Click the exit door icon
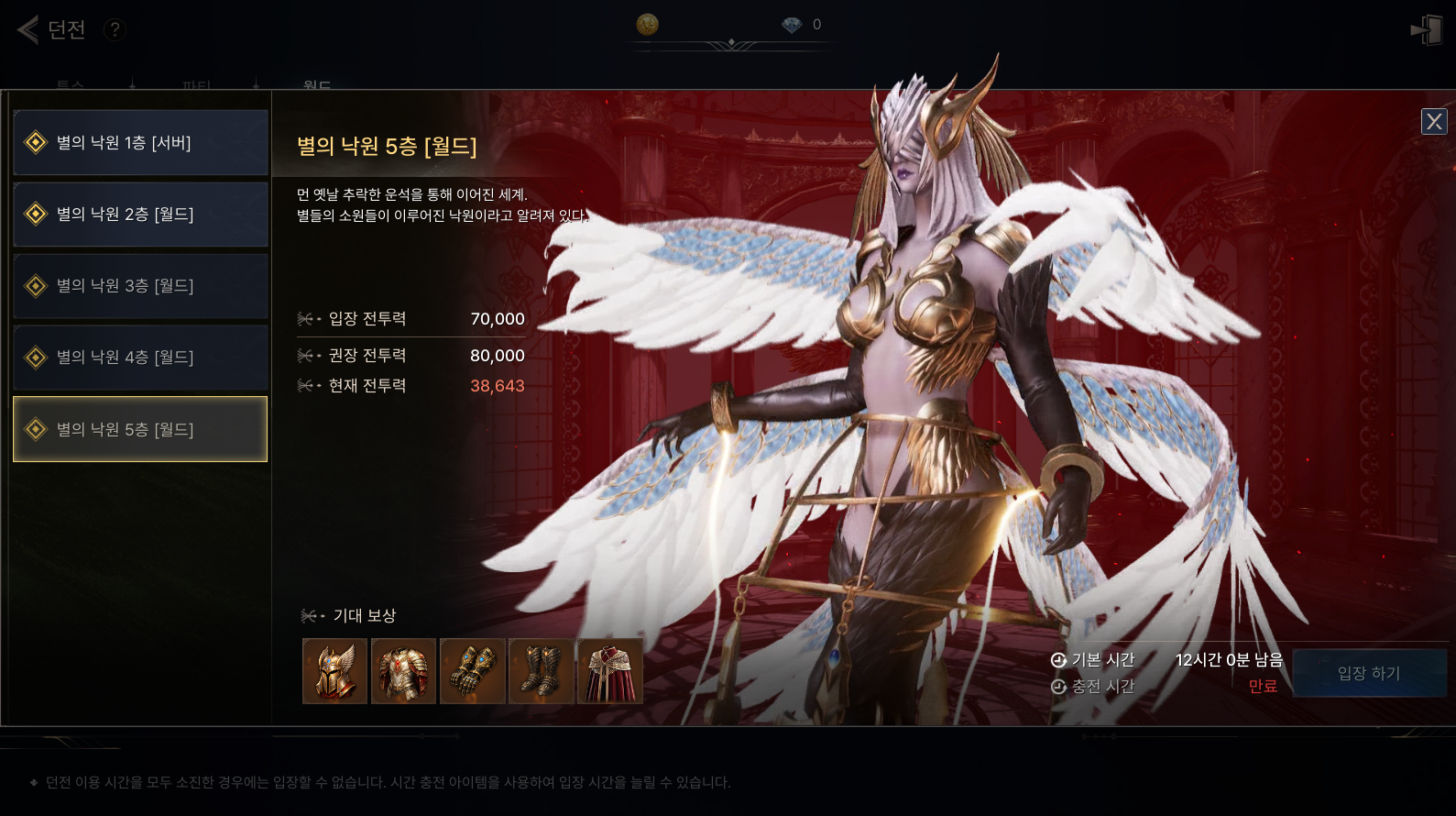Image resolution: width=1456 pixels, height=816 pixels. click(1427, 29)
